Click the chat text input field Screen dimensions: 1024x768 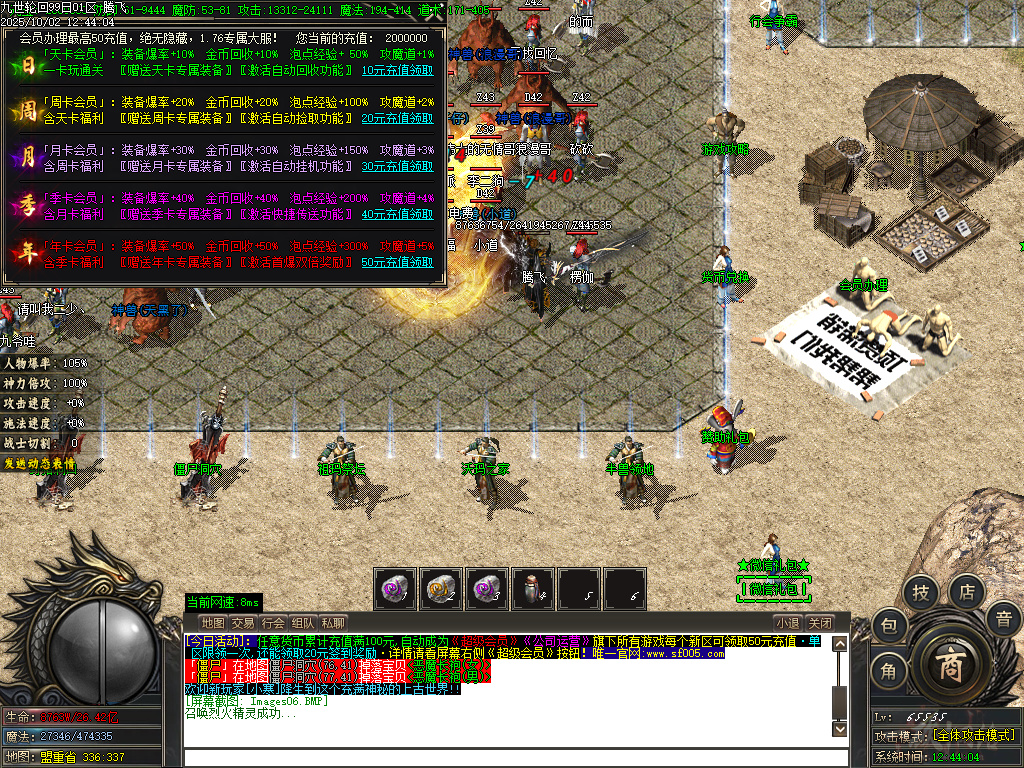[510, 757]
